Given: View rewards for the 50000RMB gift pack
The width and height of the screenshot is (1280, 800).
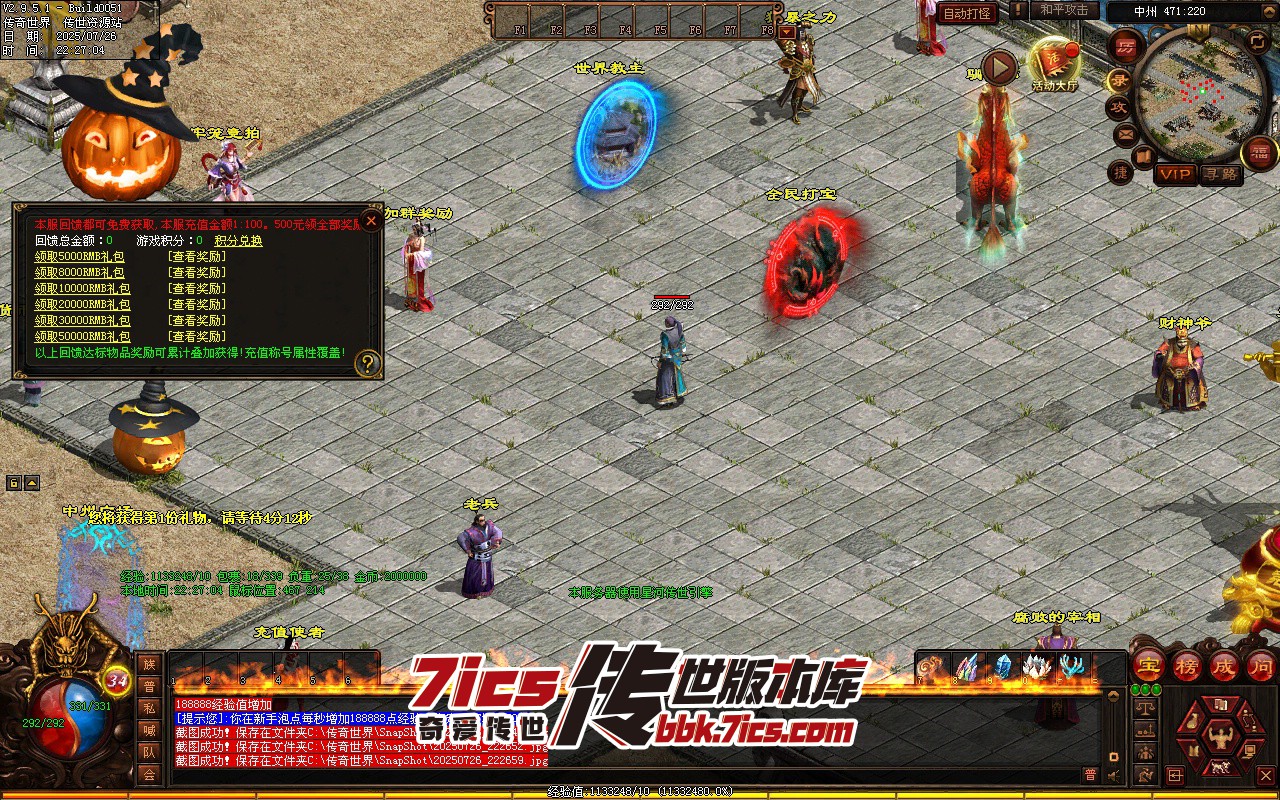Looking at the screenshot, I should point(197,337).
